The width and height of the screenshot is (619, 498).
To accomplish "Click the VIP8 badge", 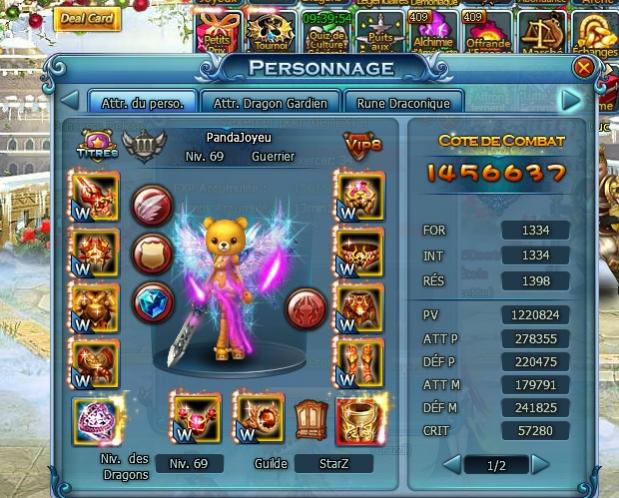I will (x=360, y=146).
